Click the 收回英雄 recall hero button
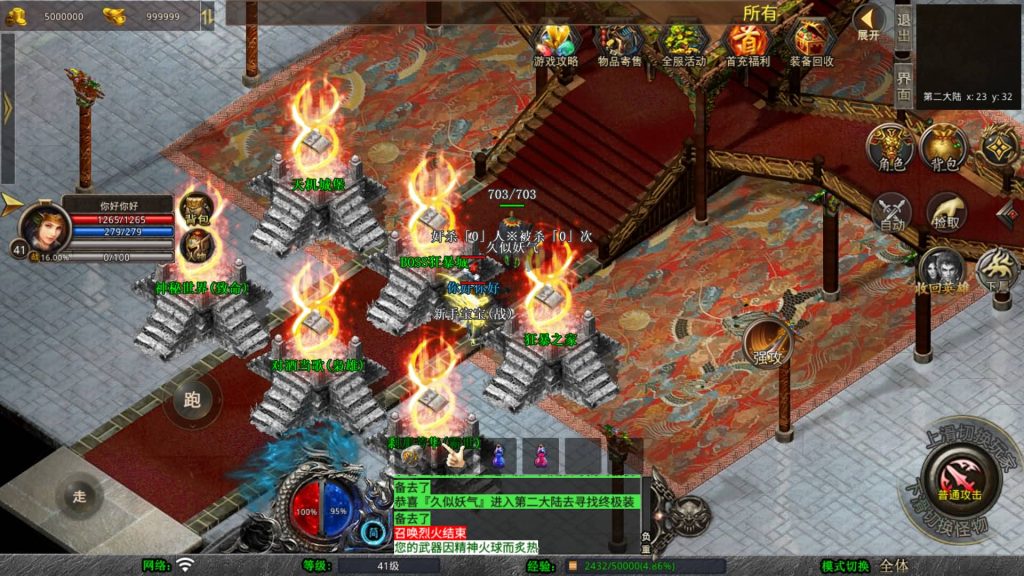Viewport: 1024px width, 576px height. coord(941,271)
